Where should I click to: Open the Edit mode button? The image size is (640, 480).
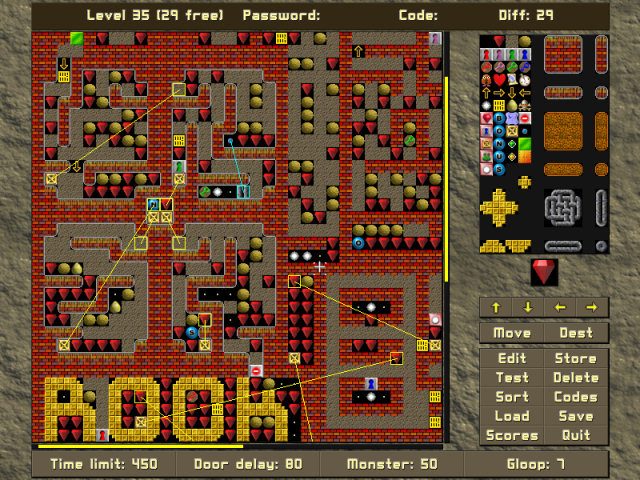point(512,358)
